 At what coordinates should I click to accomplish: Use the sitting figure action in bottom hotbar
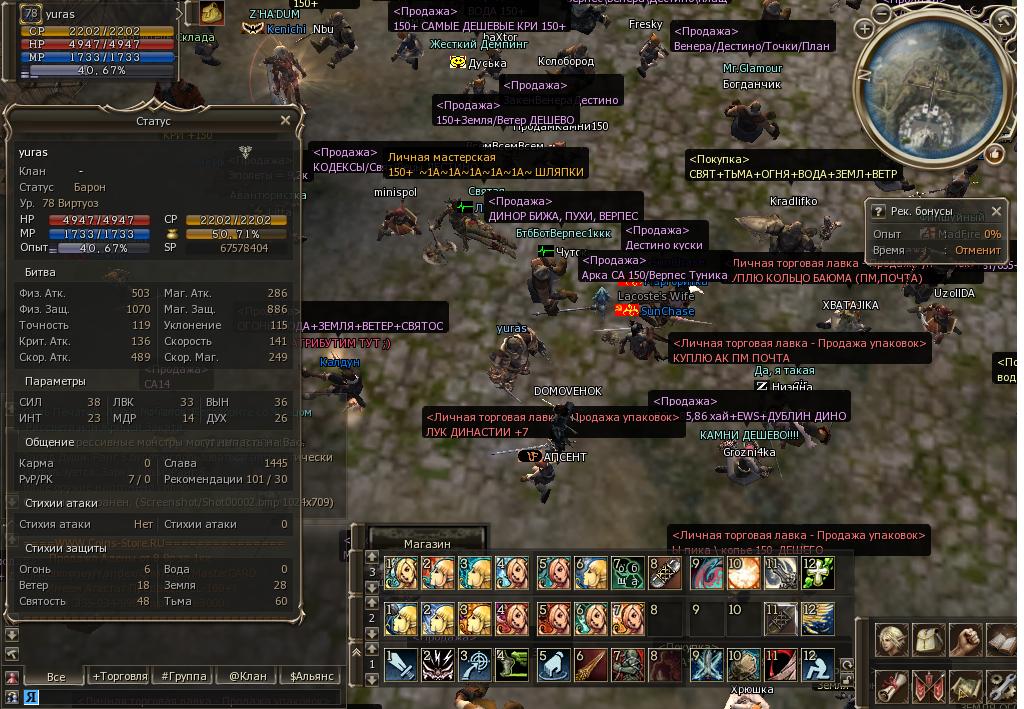(818, 664)
